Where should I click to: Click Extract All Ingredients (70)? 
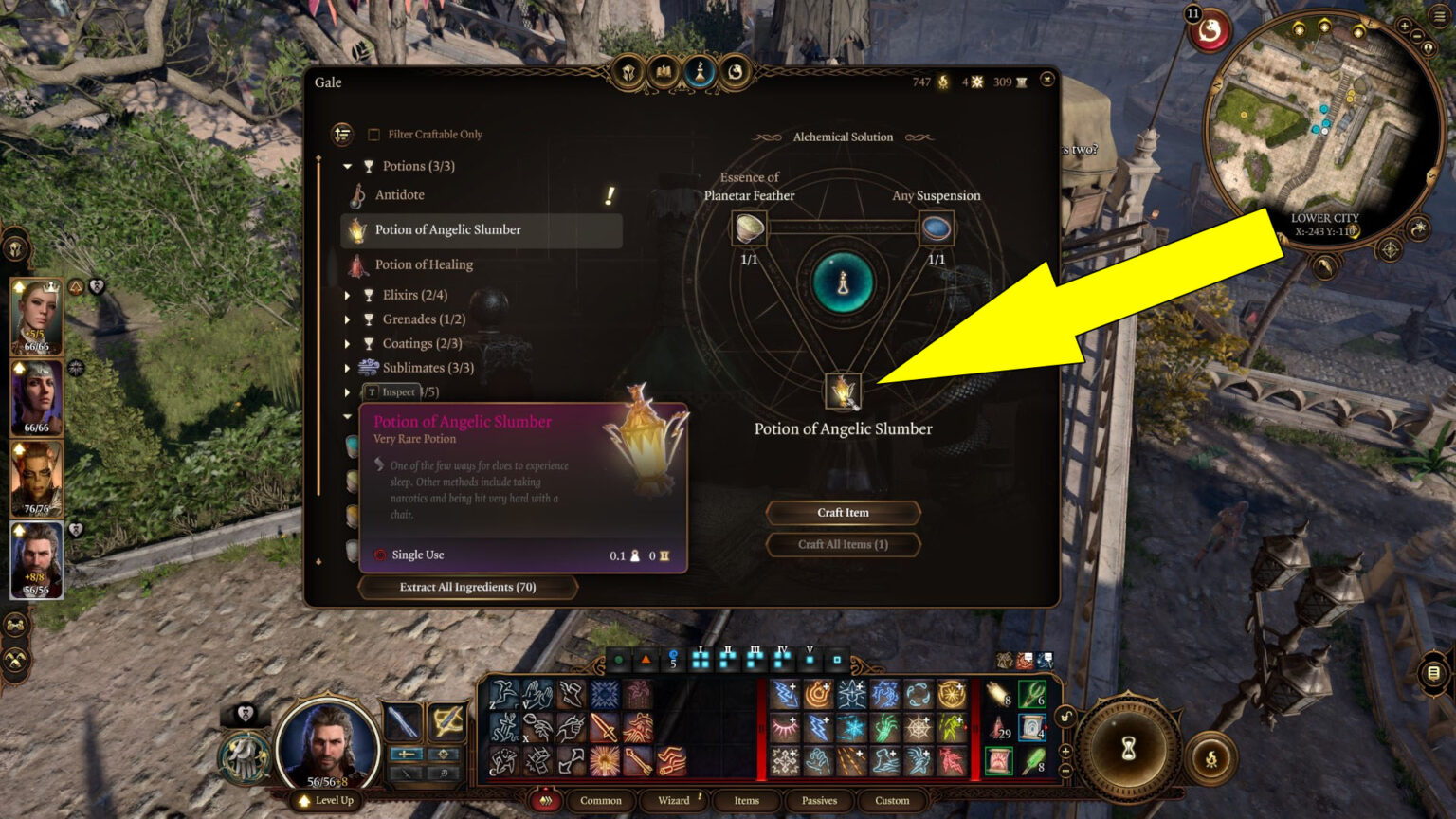coord(467,587)
